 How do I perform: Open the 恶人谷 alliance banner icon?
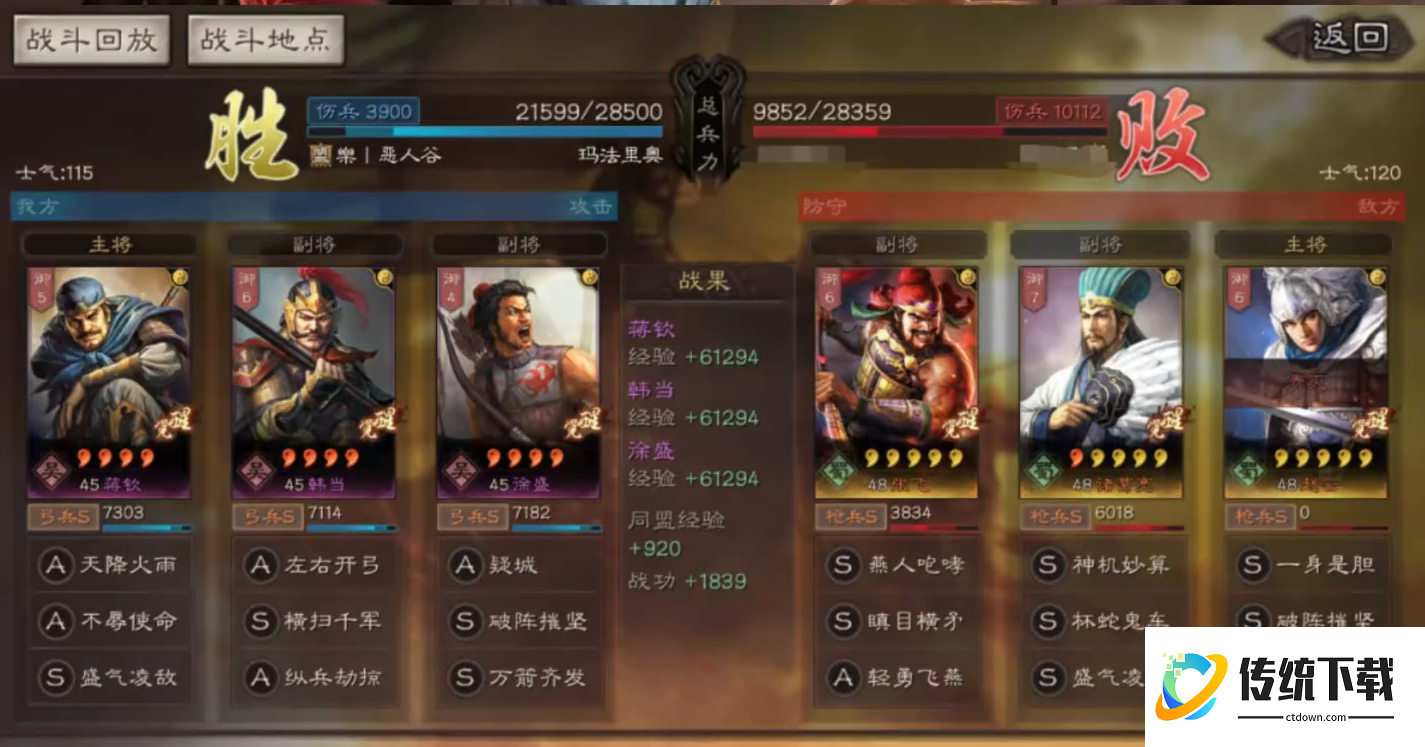click(x=323, y=154)
